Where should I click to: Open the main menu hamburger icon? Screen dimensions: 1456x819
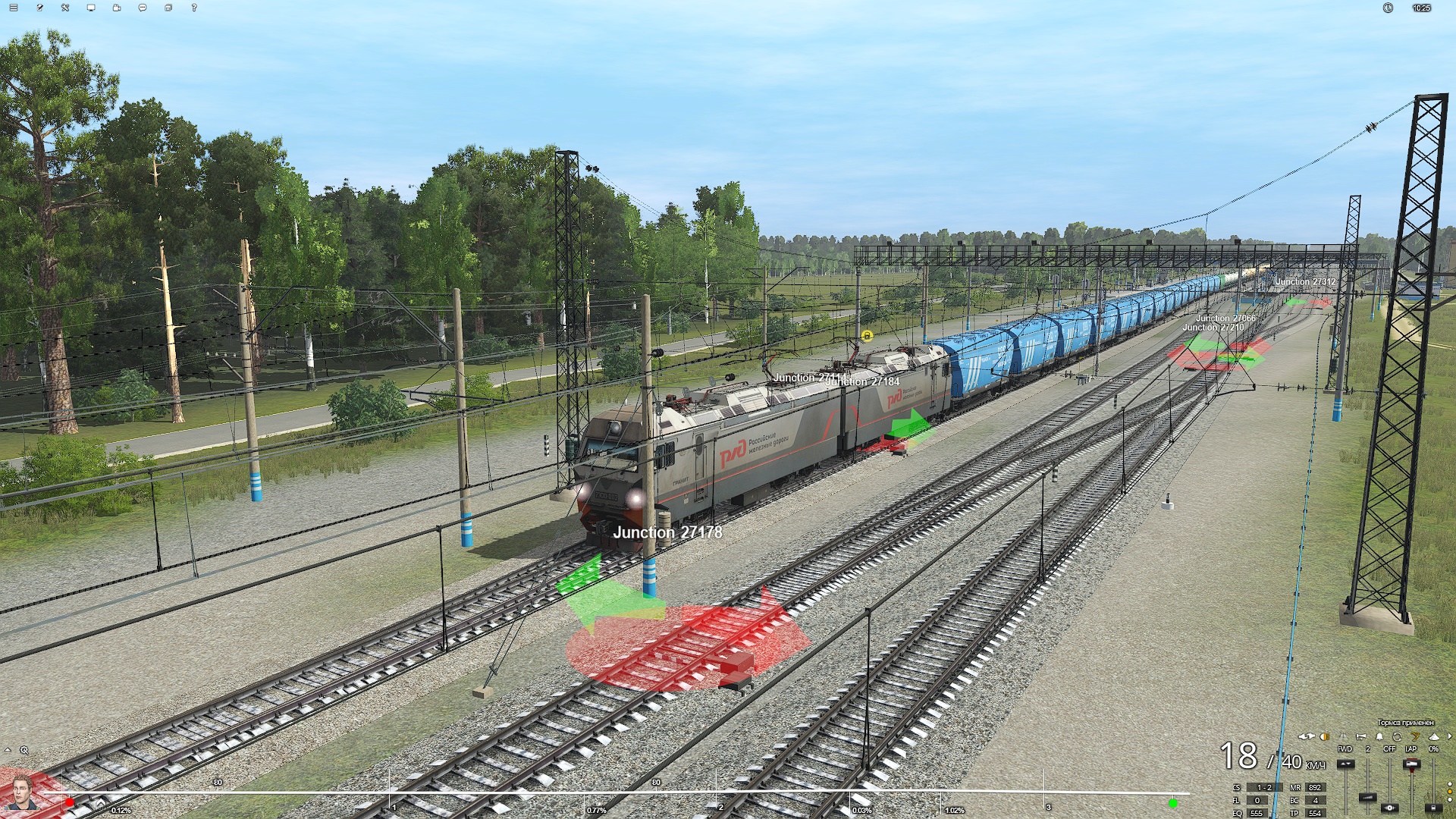(x=14, y=8)
